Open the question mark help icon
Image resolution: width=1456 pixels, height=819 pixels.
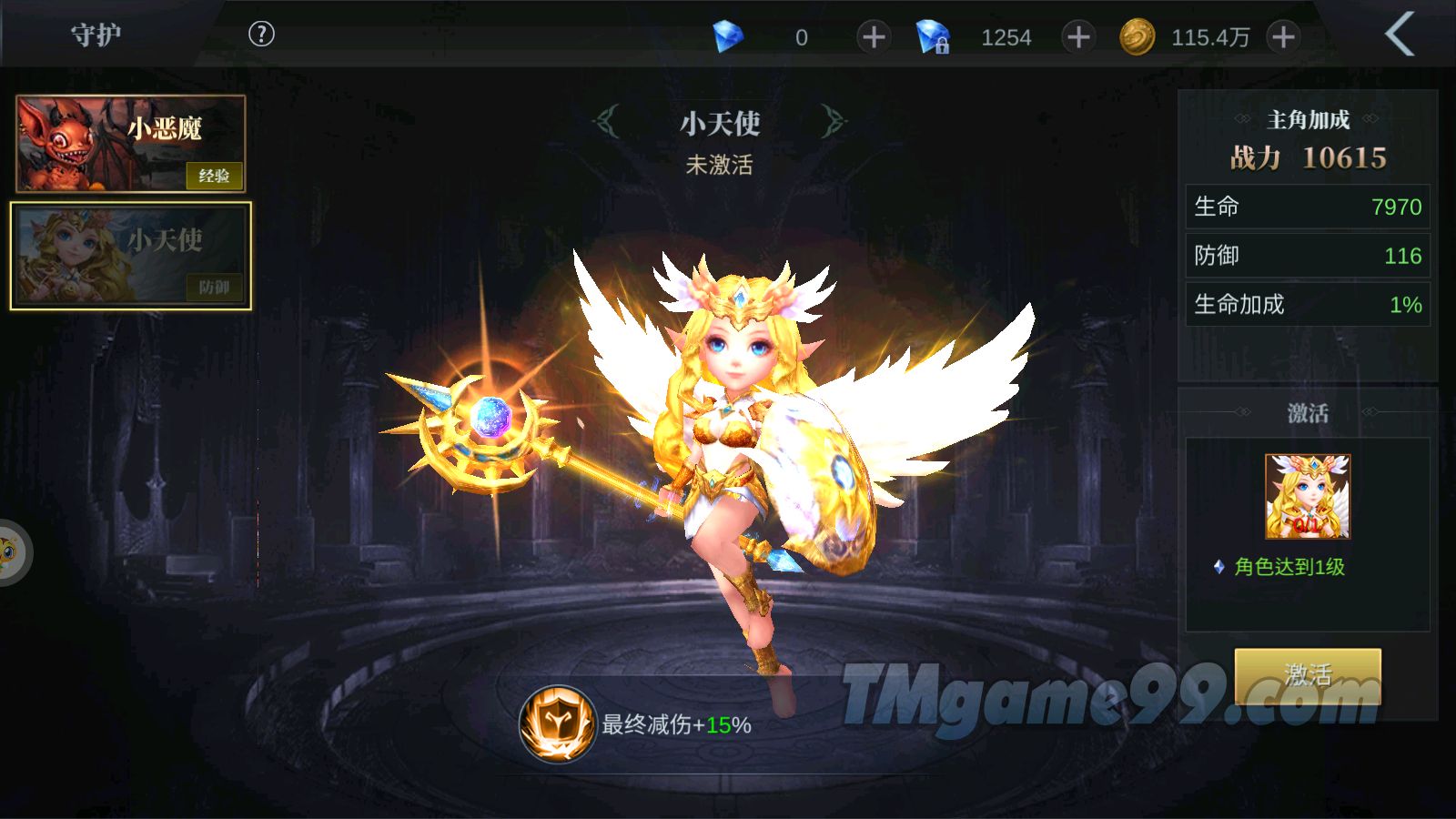pyautogui.click(x=261, y=35)
